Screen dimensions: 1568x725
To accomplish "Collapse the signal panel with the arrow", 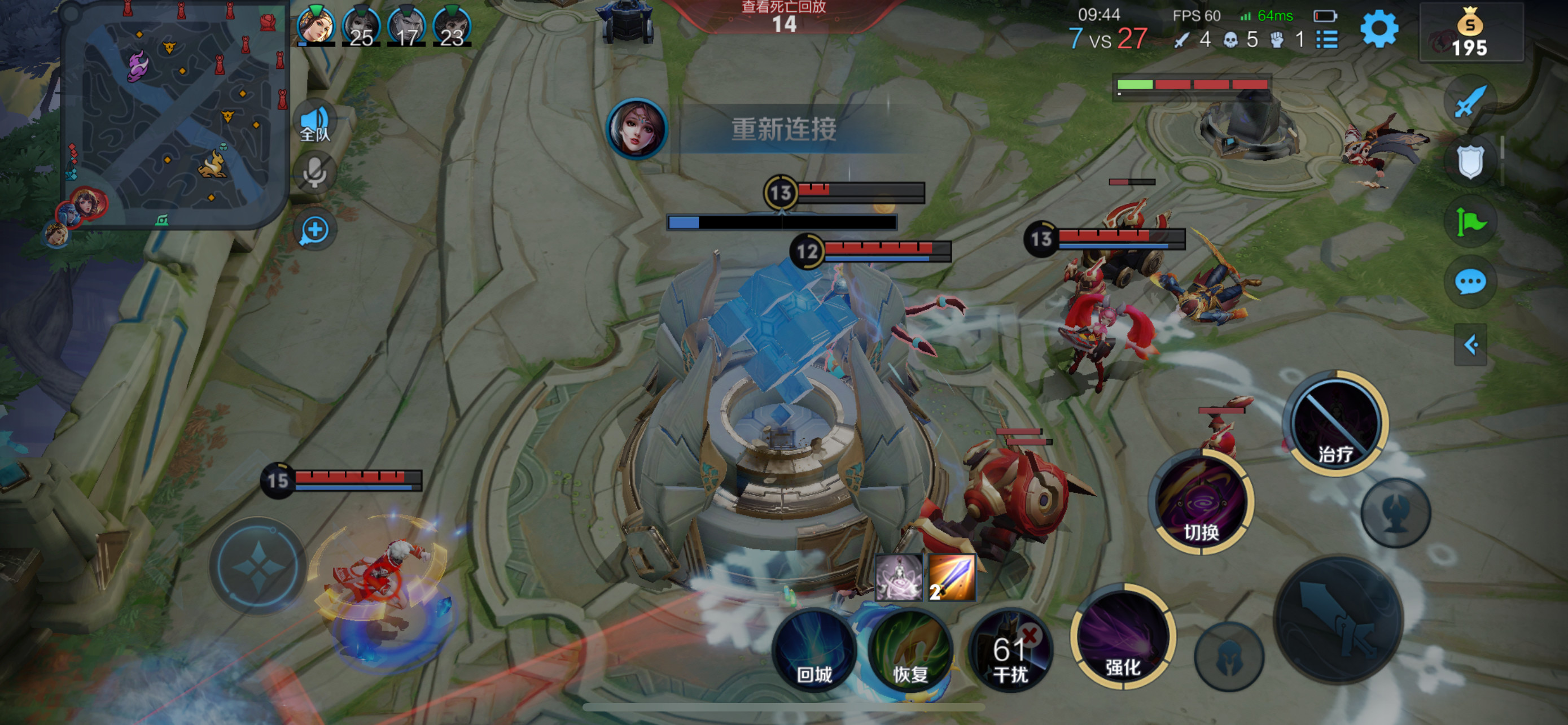I will (1470, 344).
